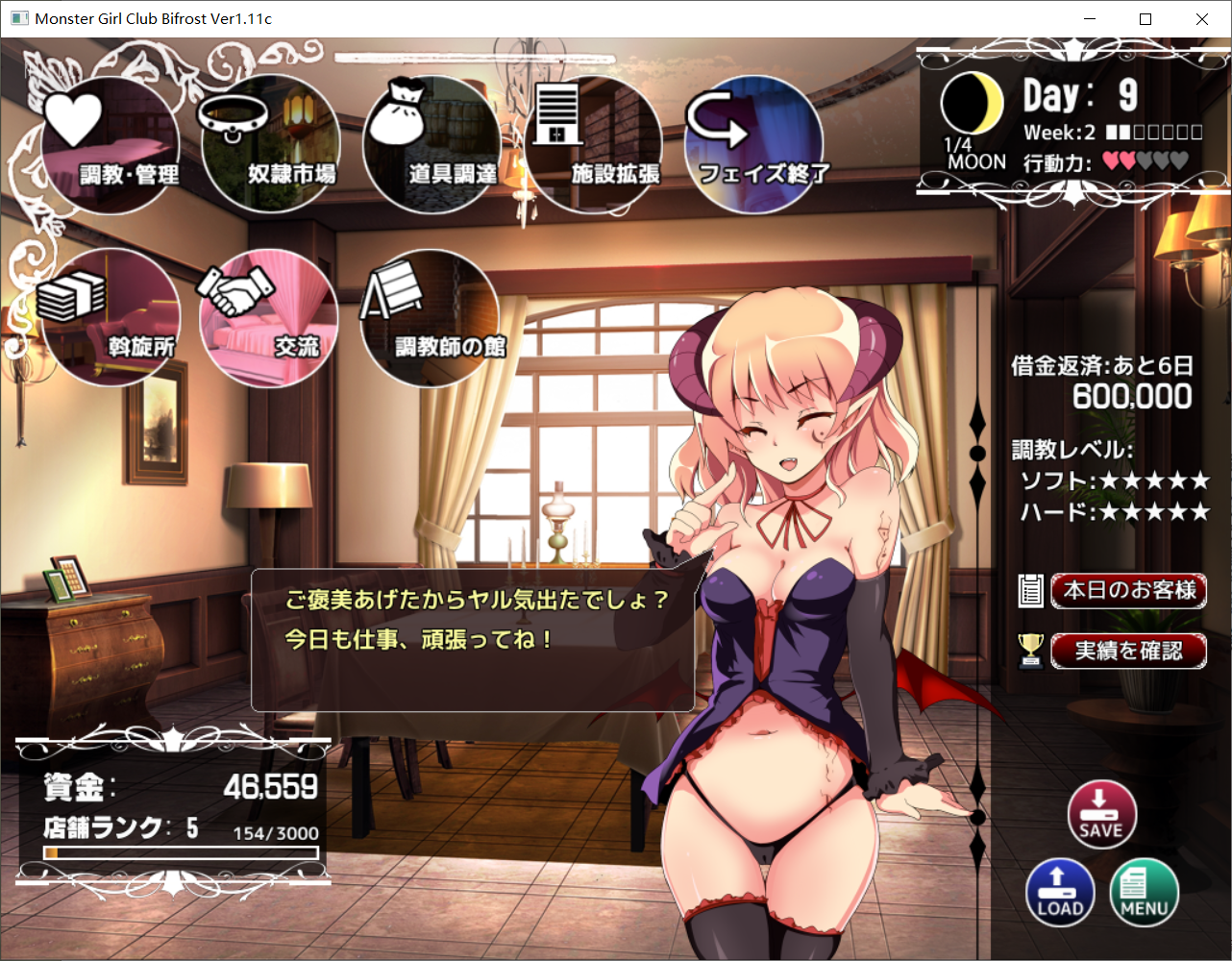1232x961 pixels.
Task: Save the game with the SAVE icon
Action: tap(1101, 813)
